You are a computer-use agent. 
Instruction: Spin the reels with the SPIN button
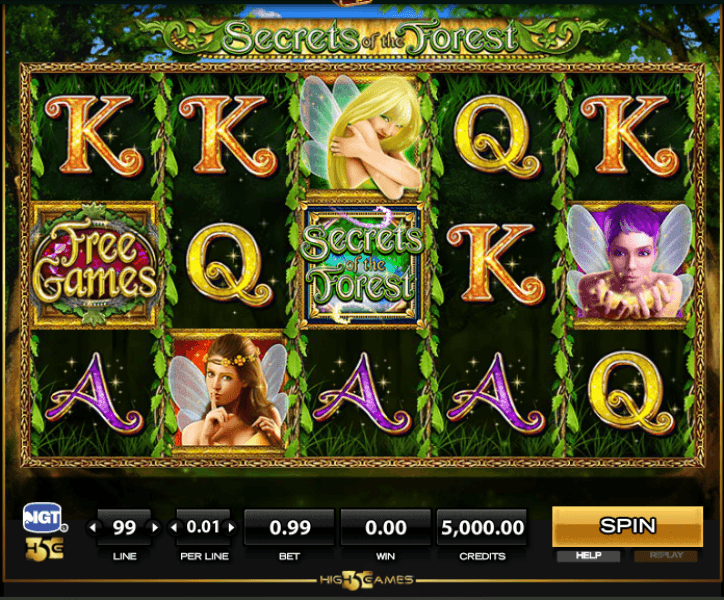click(627, 525)
